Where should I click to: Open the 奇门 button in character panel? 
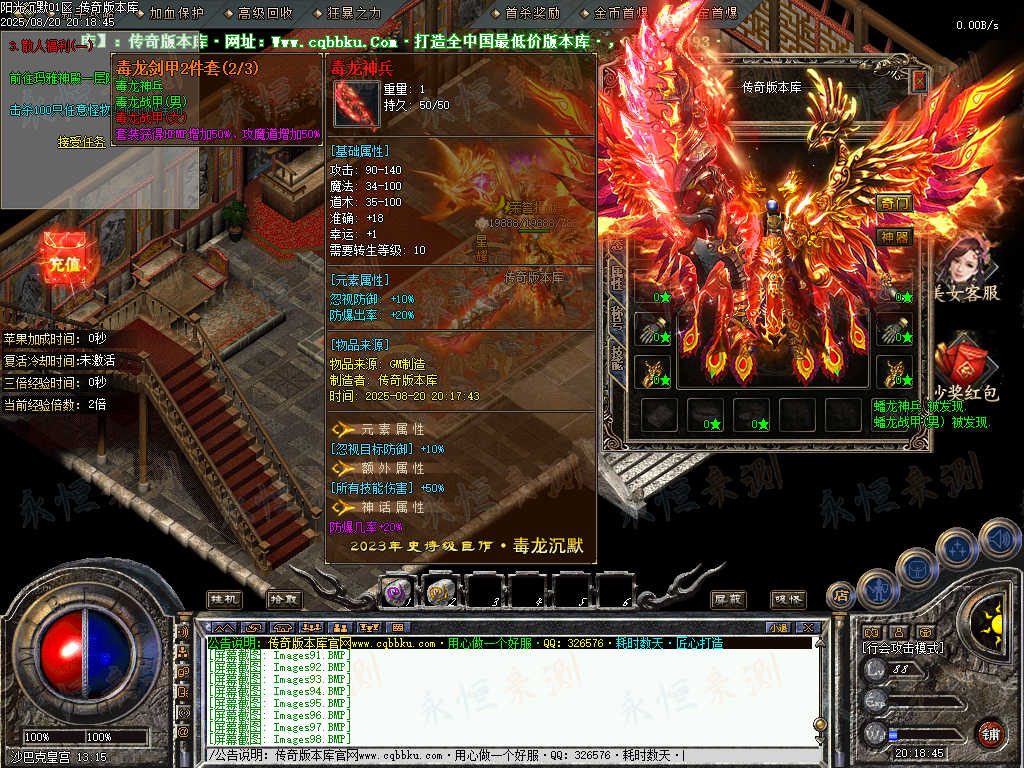895,204
